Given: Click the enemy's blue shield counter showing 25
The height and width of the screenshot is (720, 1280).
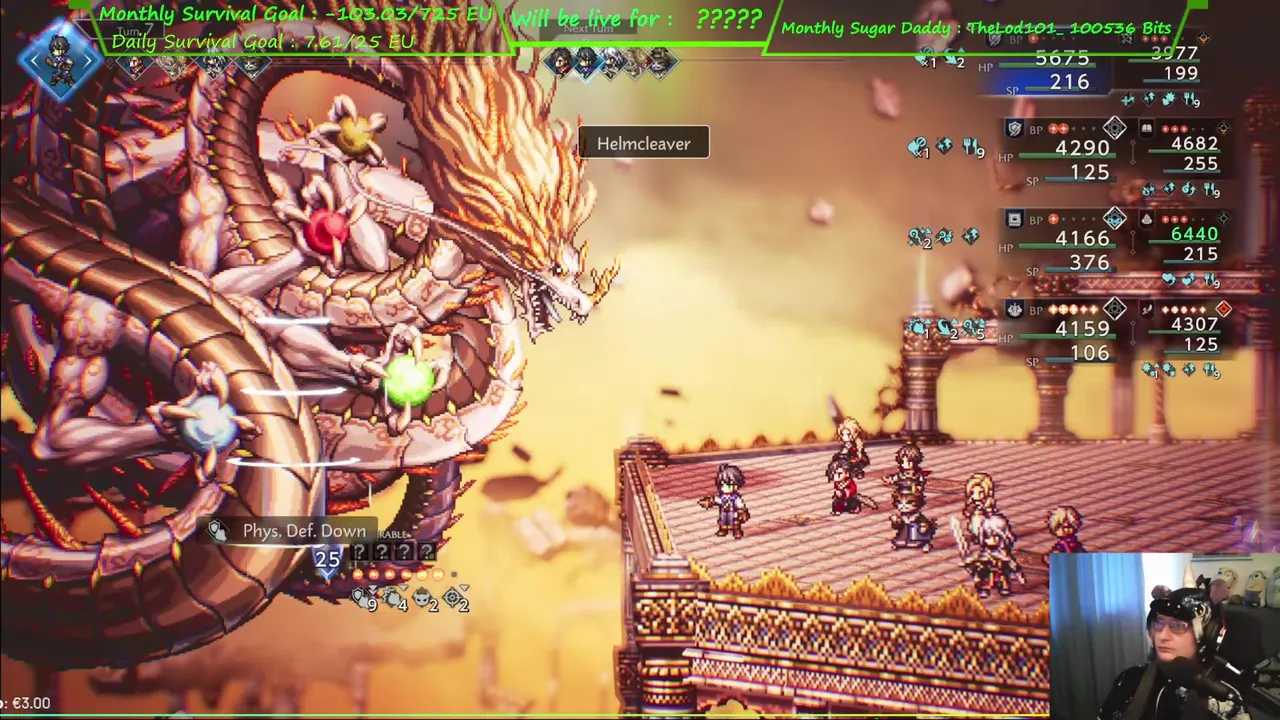Looking at the screenshot, I should [x=327, y=558].
